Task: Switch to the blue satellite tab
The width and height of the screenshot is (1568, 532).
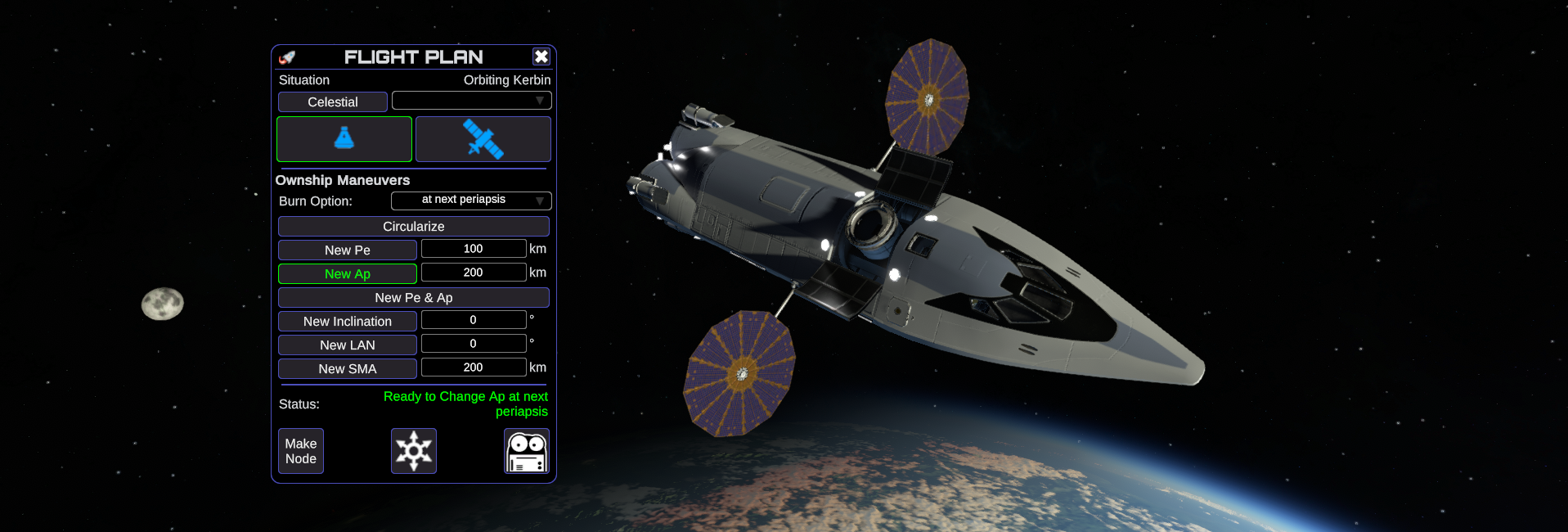Action: (x=483, y=139)
